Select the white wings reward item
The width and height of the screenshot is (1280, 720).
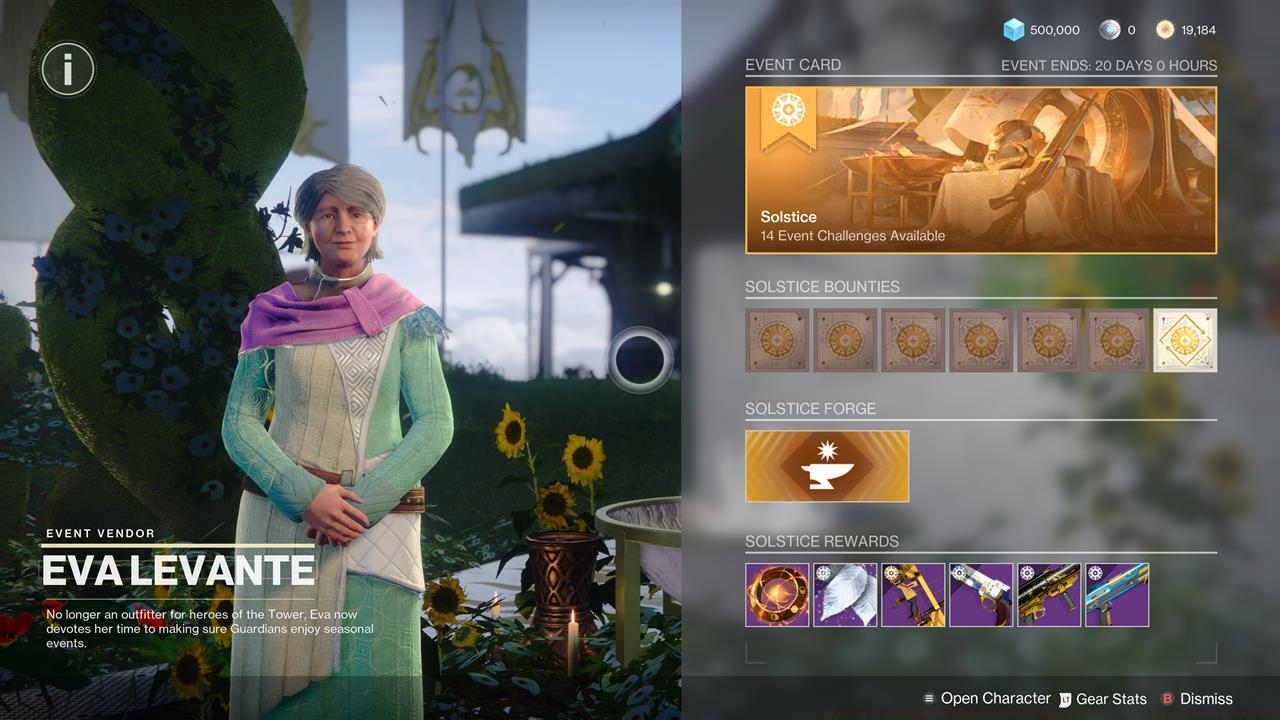[x=845, y=594]
